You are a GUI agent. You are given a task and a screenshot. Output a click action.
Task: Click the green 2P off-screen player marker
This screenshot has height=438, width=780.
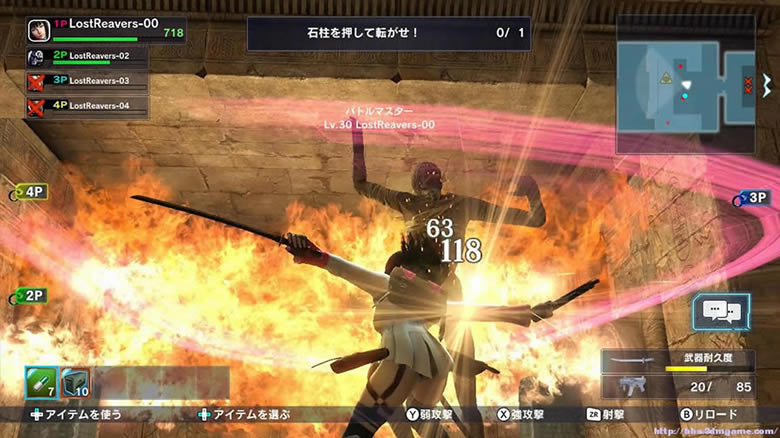point(29,296)
